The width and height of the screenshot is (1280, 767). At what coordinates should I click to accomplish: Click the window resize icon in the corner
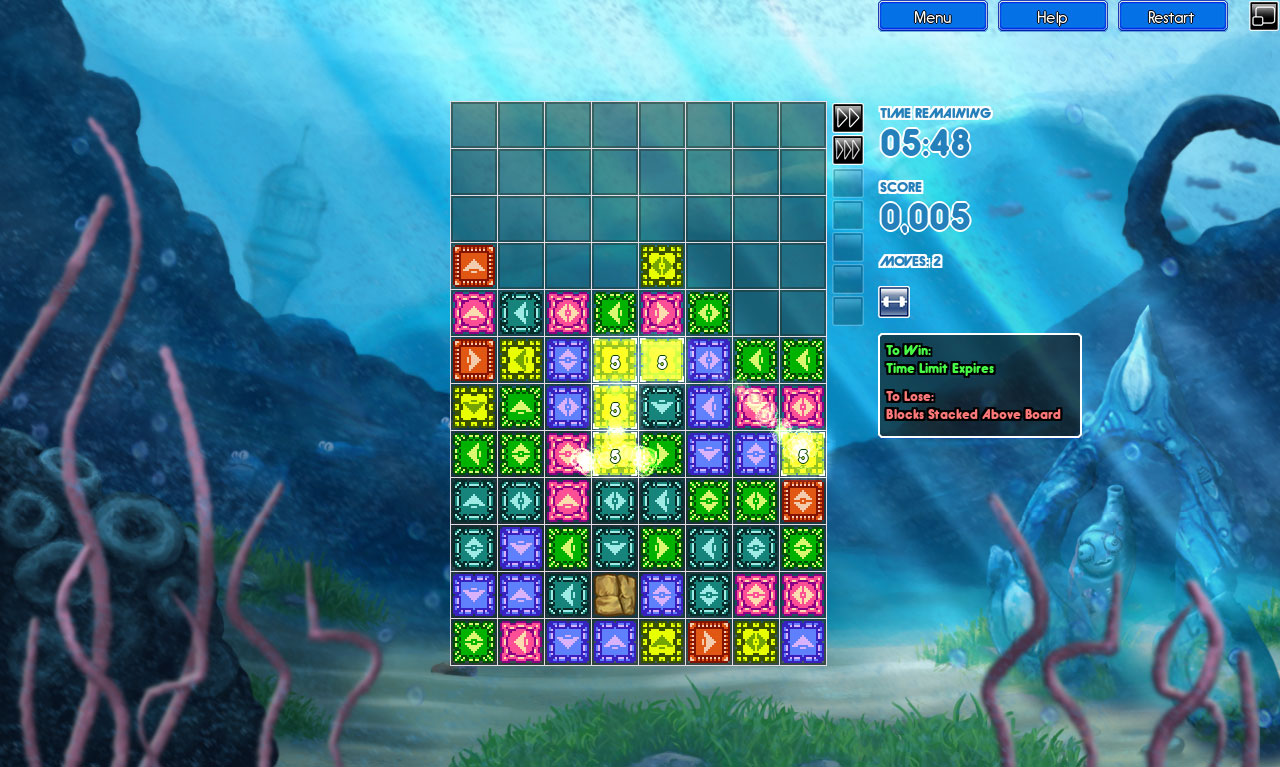point(1261,16)
